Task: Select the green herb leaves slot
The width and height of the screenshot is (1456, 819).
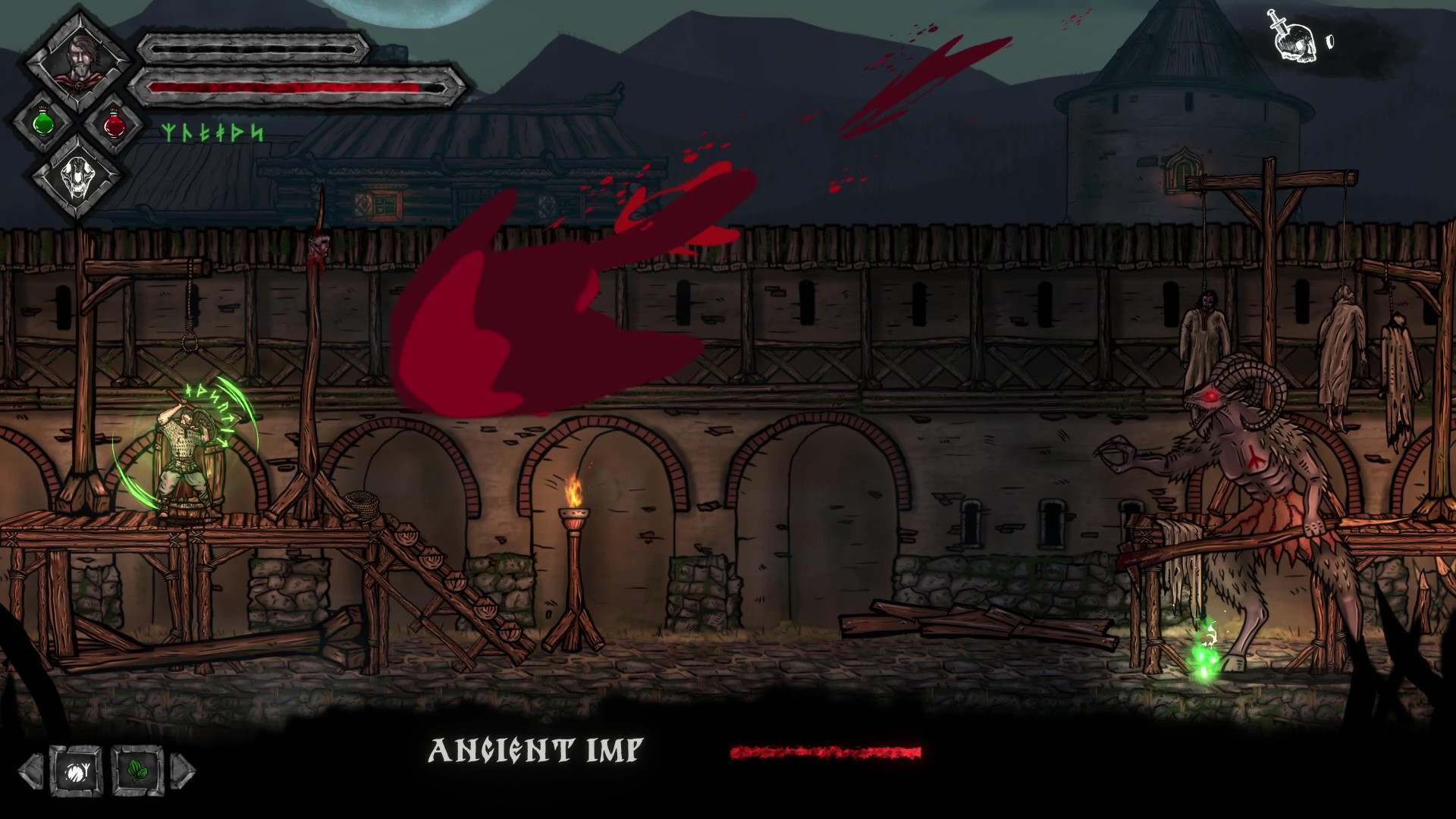Action: pyautogui.click(x=137, y=772)
